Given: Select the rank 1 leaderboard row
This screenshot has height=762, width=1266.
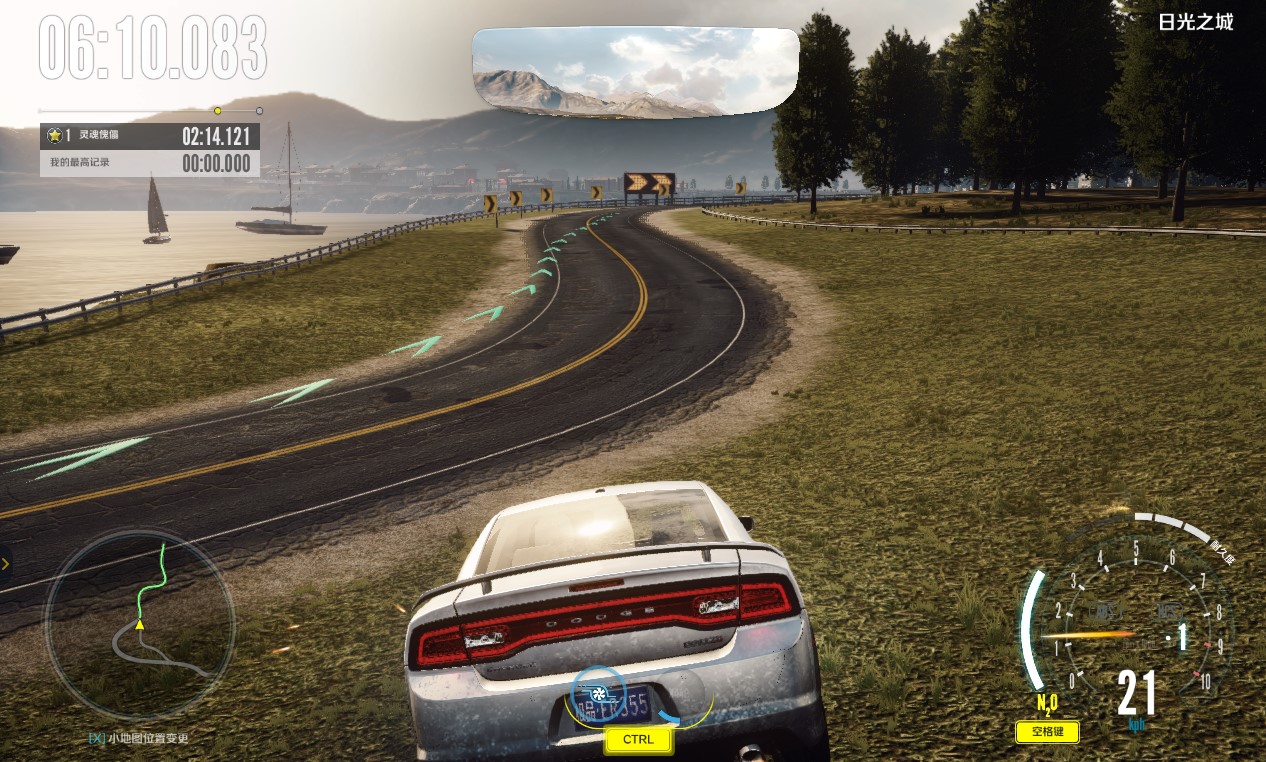Looking at the screenshot, I should 150,136.
